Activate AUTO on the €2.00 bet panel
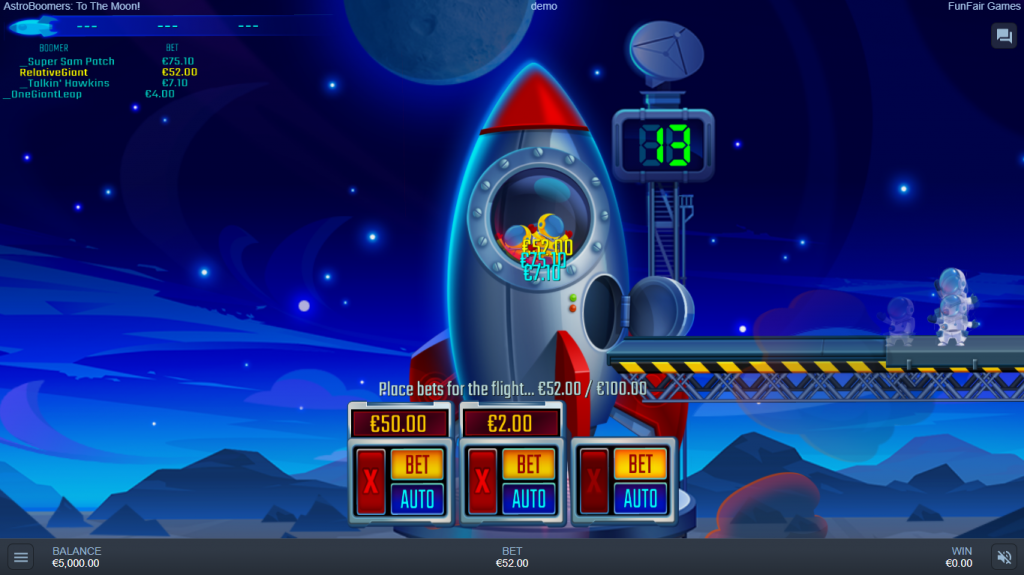The image size is (1024, 575). [529, 497]
